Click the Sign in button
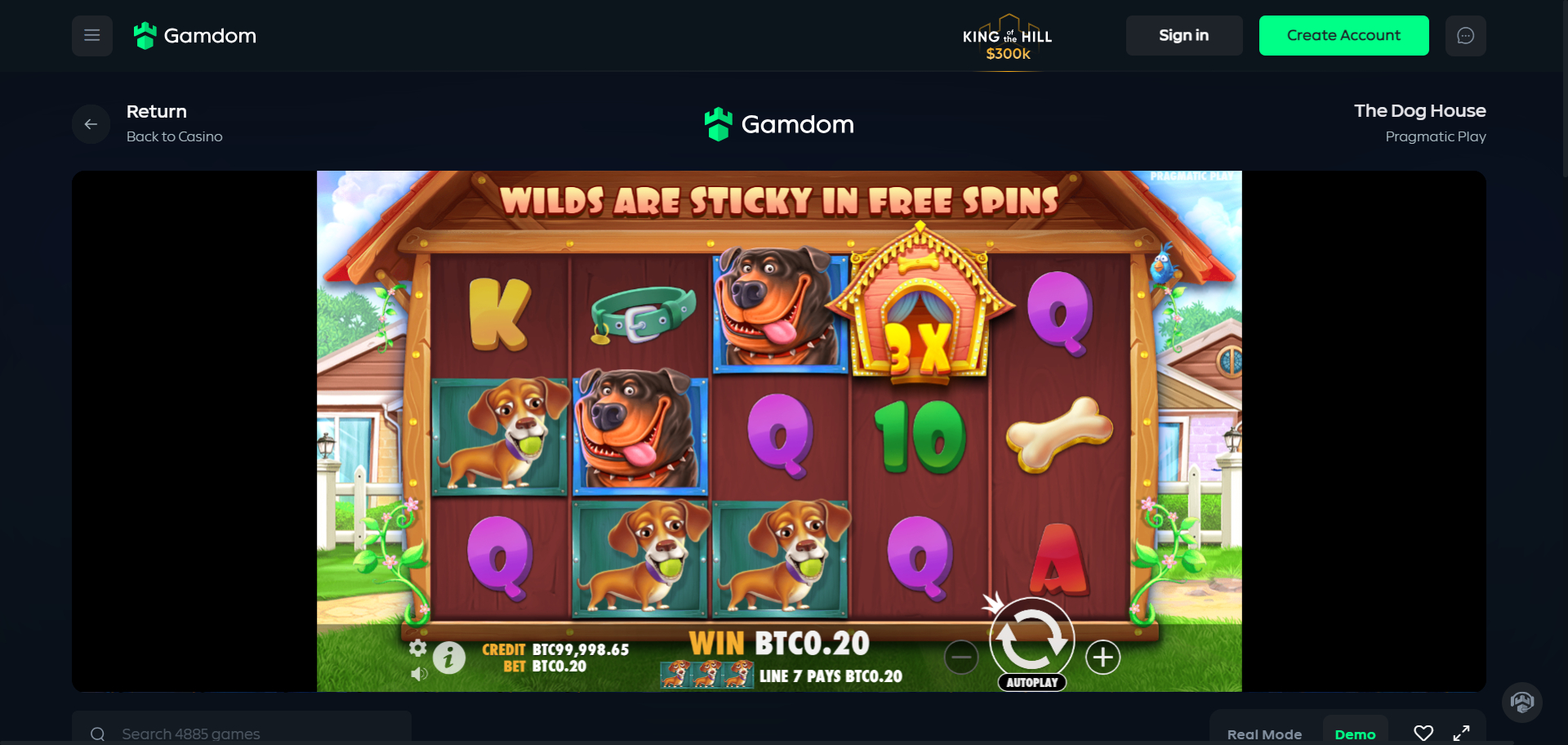 [x=1184, y=35]
